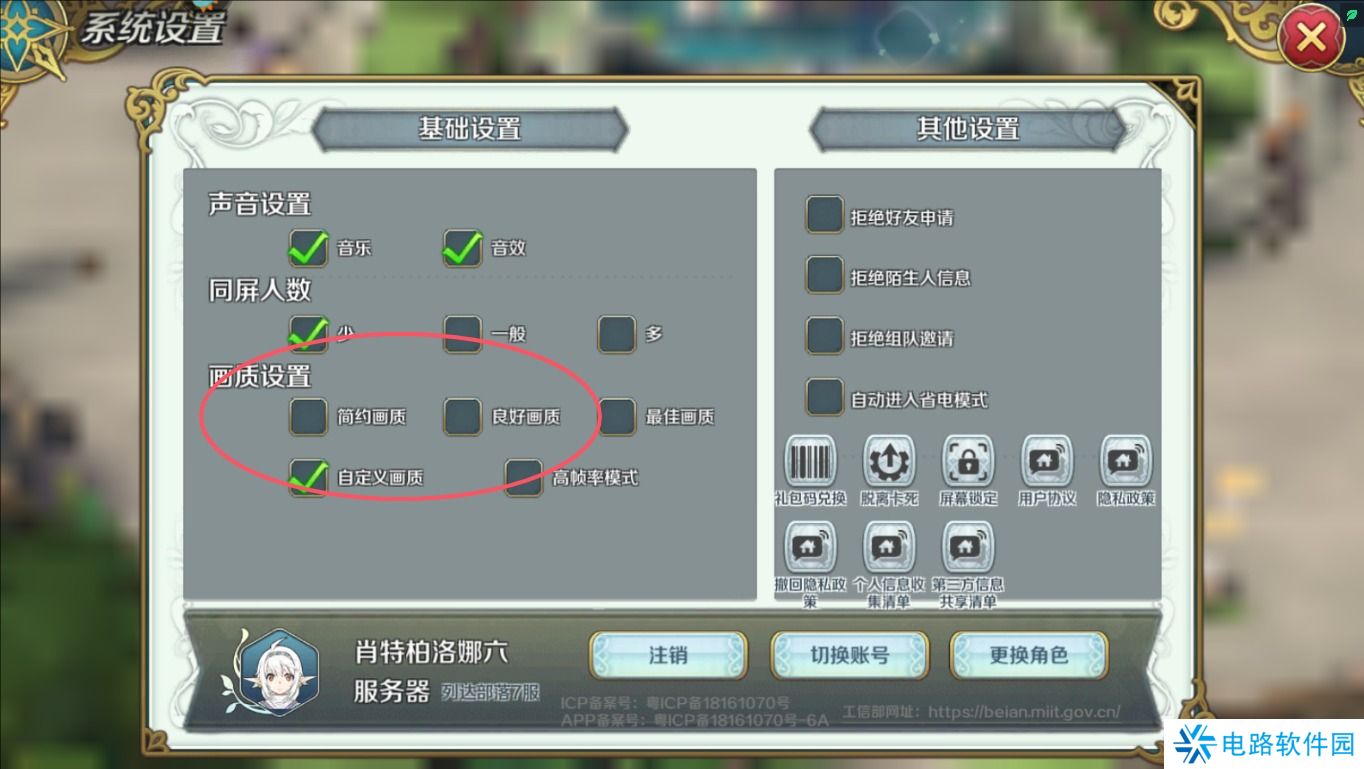
Task: Open the 隐私政策 privacy policy
Action: tap(1124, 461)
